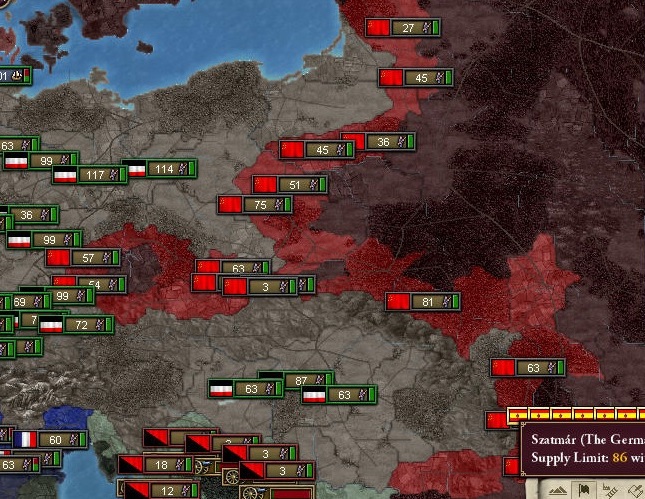The height and width of the screenshot is (499, 645).
Task: Activate the political flag map mode
Action: [583, 490]
